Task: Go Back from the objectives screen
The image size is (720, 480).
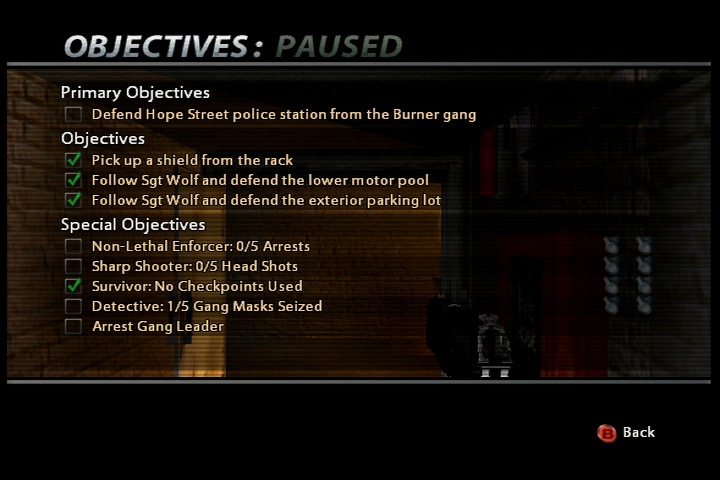Action: (627, 432)
